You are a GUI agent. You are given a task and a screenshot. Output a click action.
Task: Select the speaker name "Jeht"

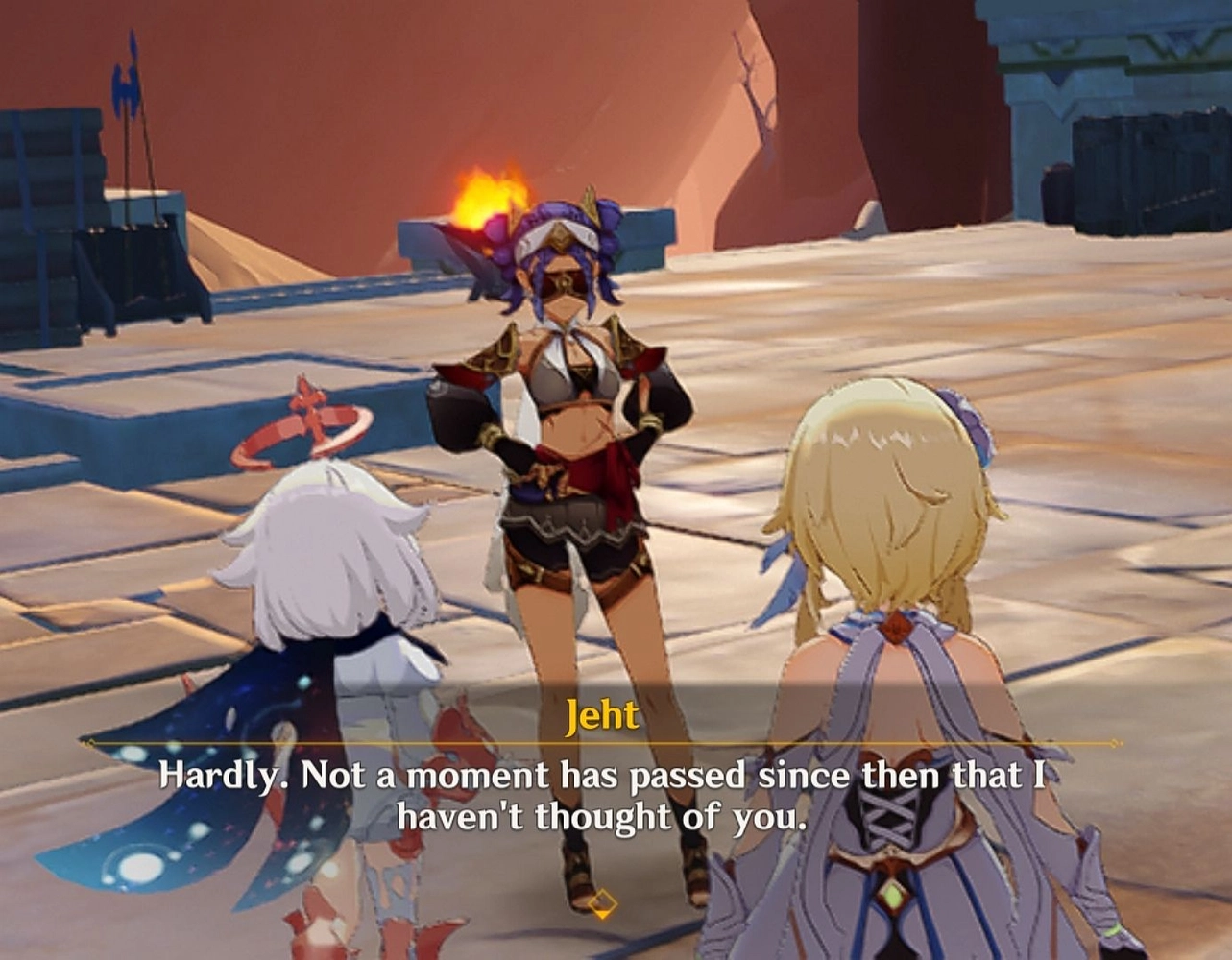pyautogui.click(x=603, y=714)
